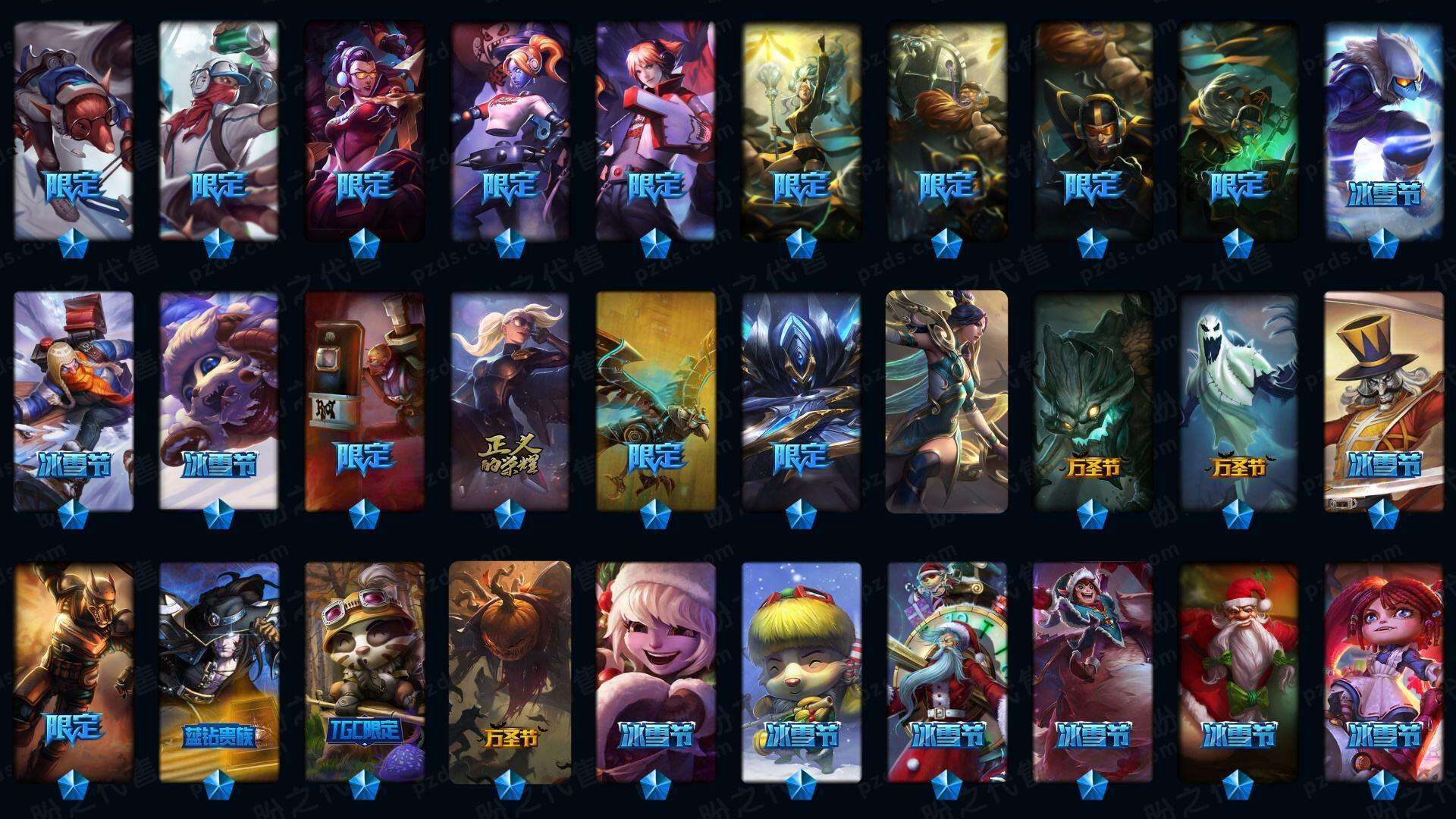
Task: Choose the nutcracker with yellow top hat card
Action: point(1384,400)
